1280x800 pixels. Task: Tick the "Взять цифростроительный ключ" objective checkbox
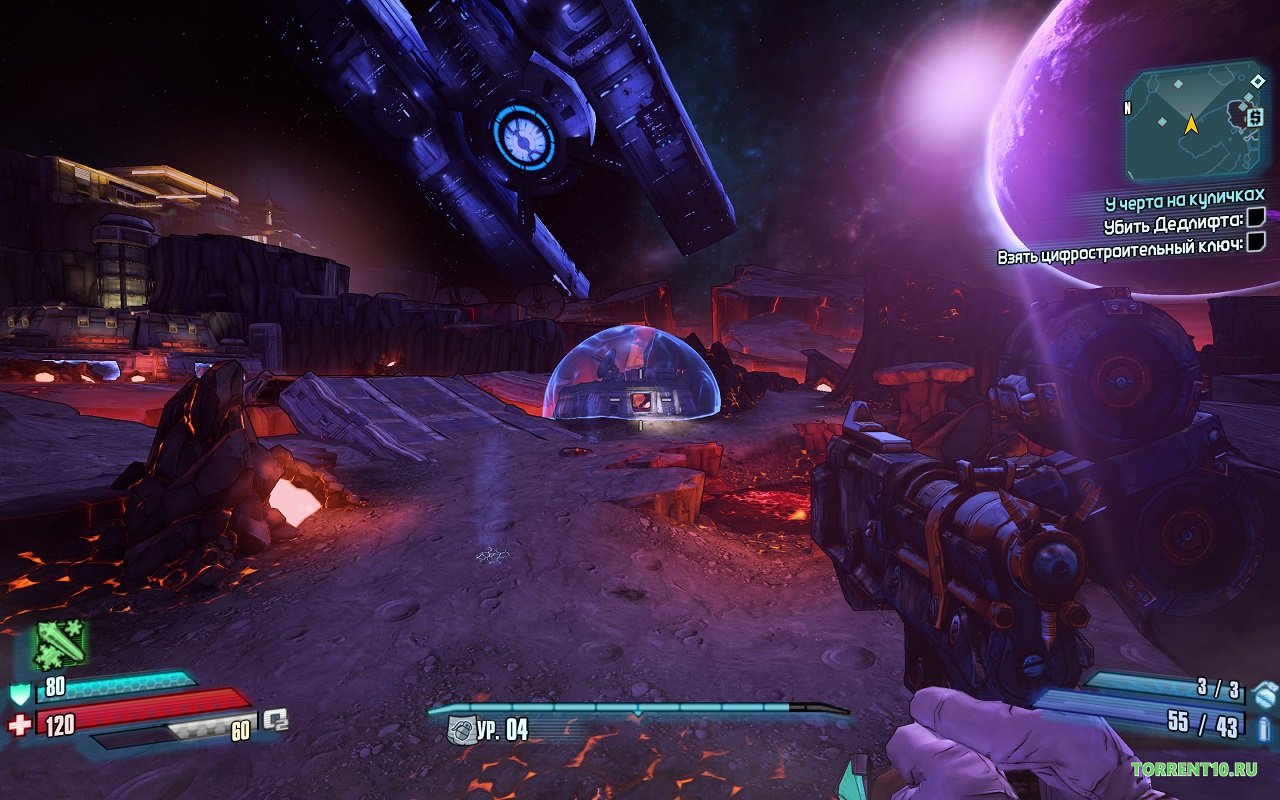(x=1256, y=242)
